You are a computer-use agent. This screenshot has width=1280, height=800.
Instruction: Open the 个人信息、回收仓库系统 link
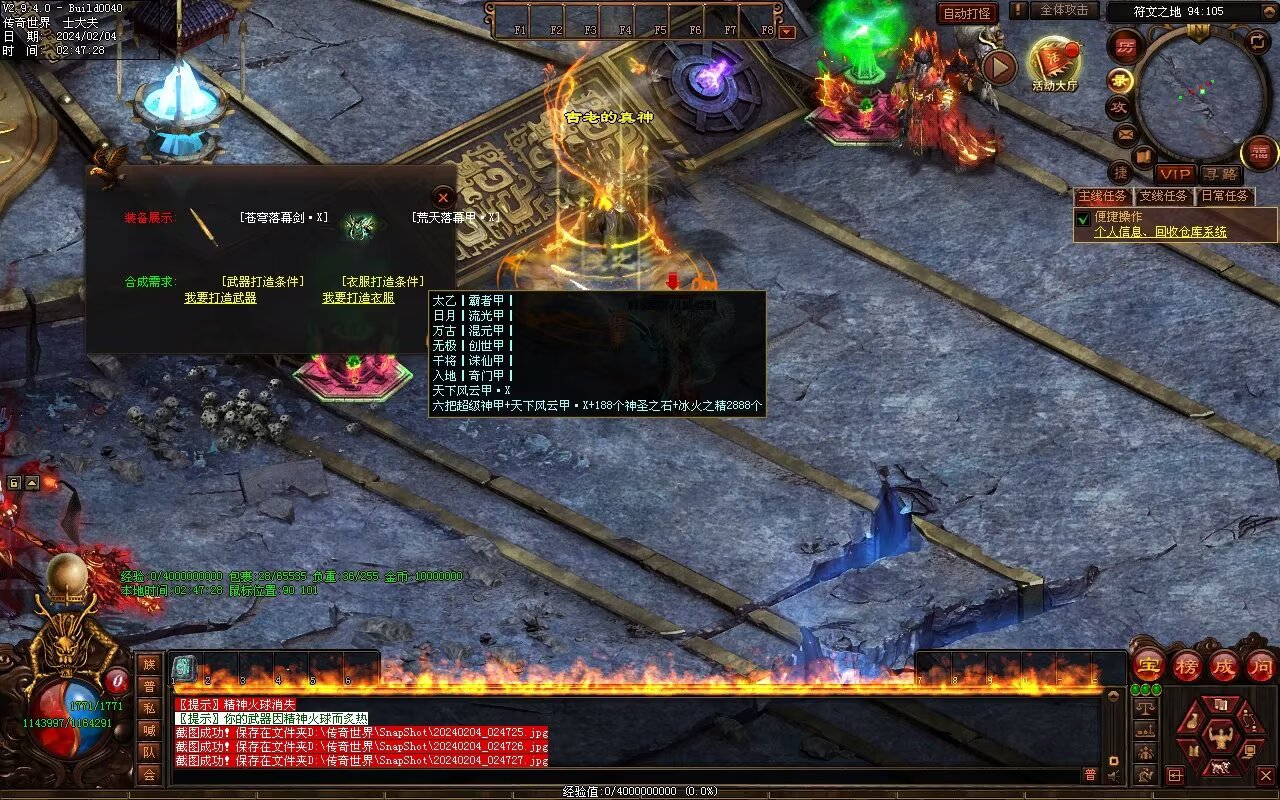[1160, 232]
